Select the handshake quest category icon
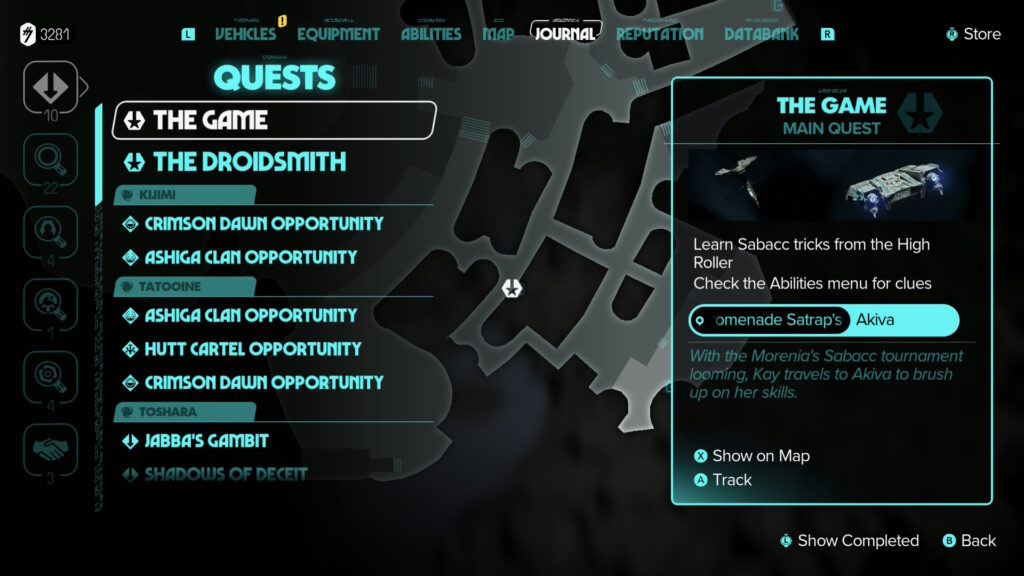The width and height of the screenshot is (1024, 576). pyautogui.click(x=49, y=446)
